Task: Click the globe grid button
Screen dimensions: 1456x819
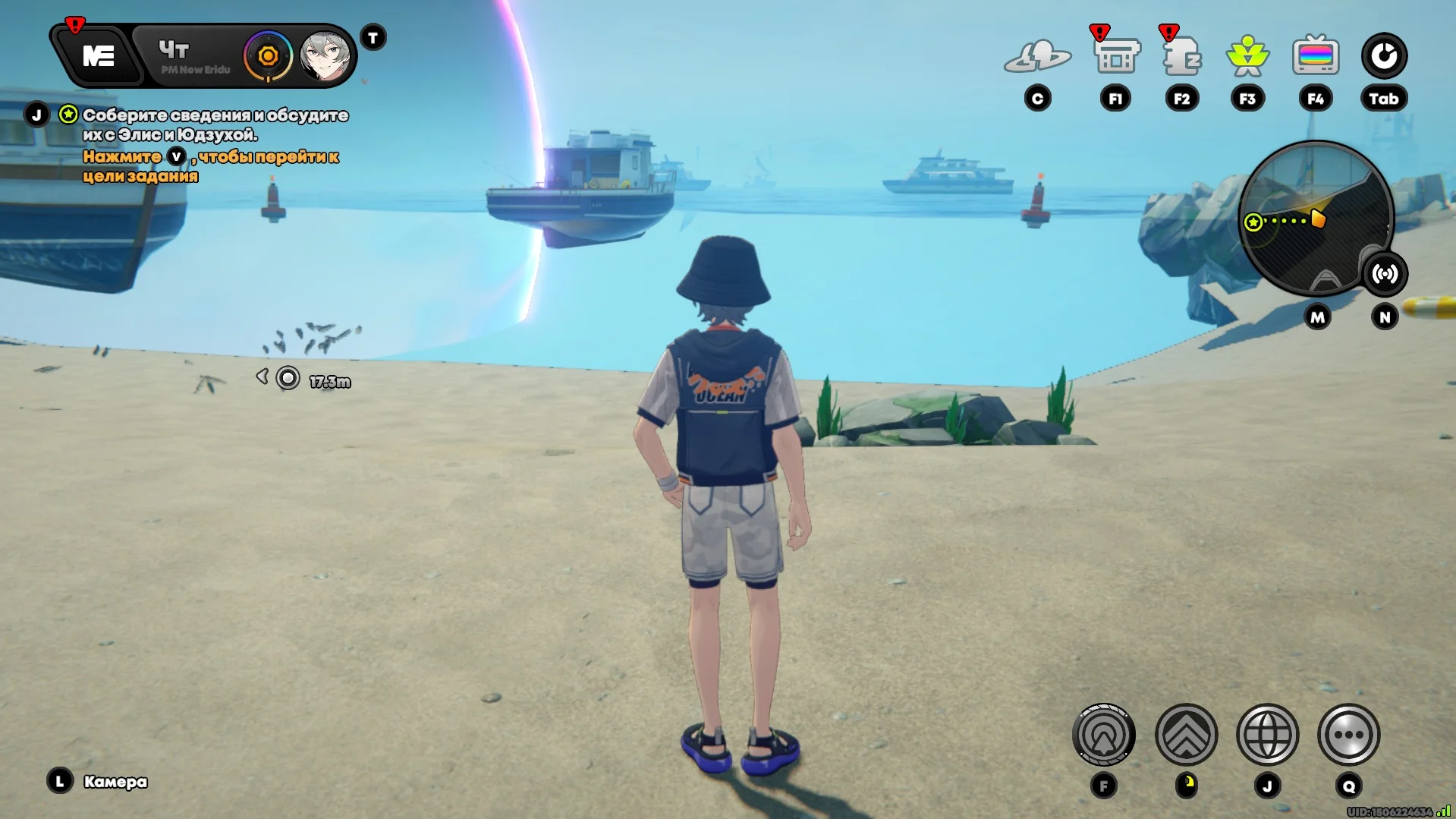Action: (1267, 735)
